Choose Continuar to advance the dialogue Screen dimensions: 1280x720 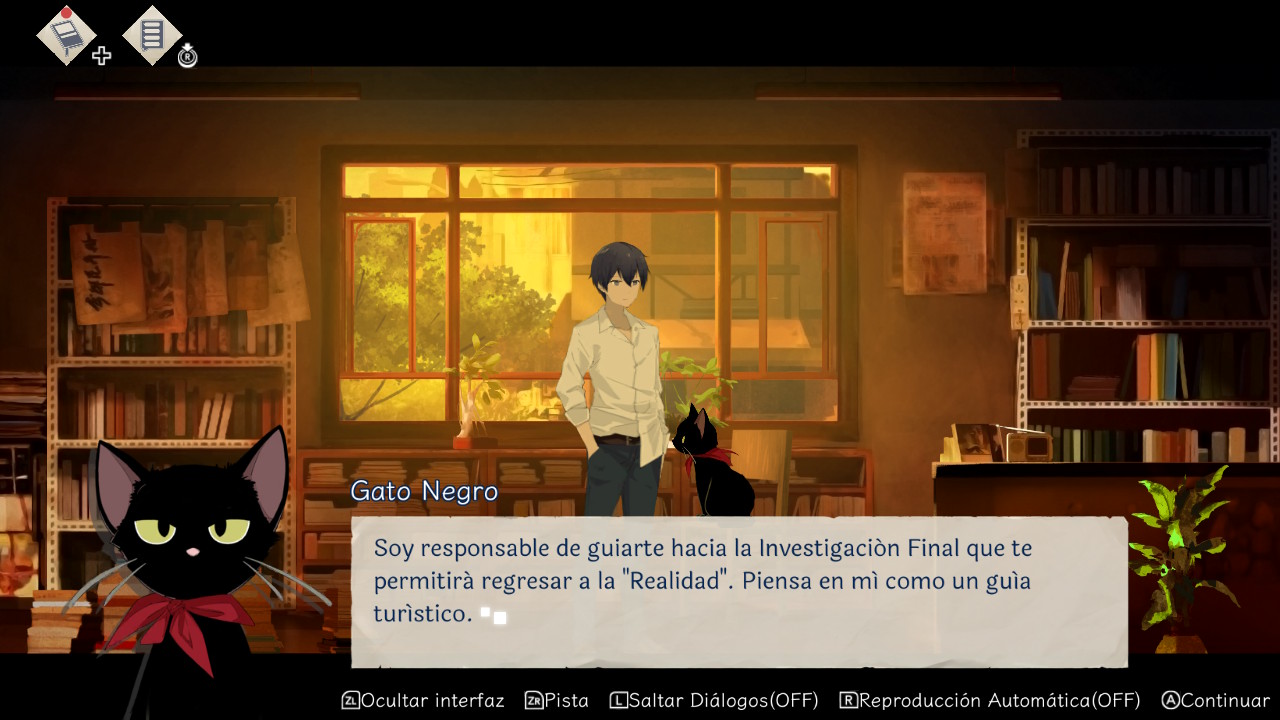pos(1215,701)
